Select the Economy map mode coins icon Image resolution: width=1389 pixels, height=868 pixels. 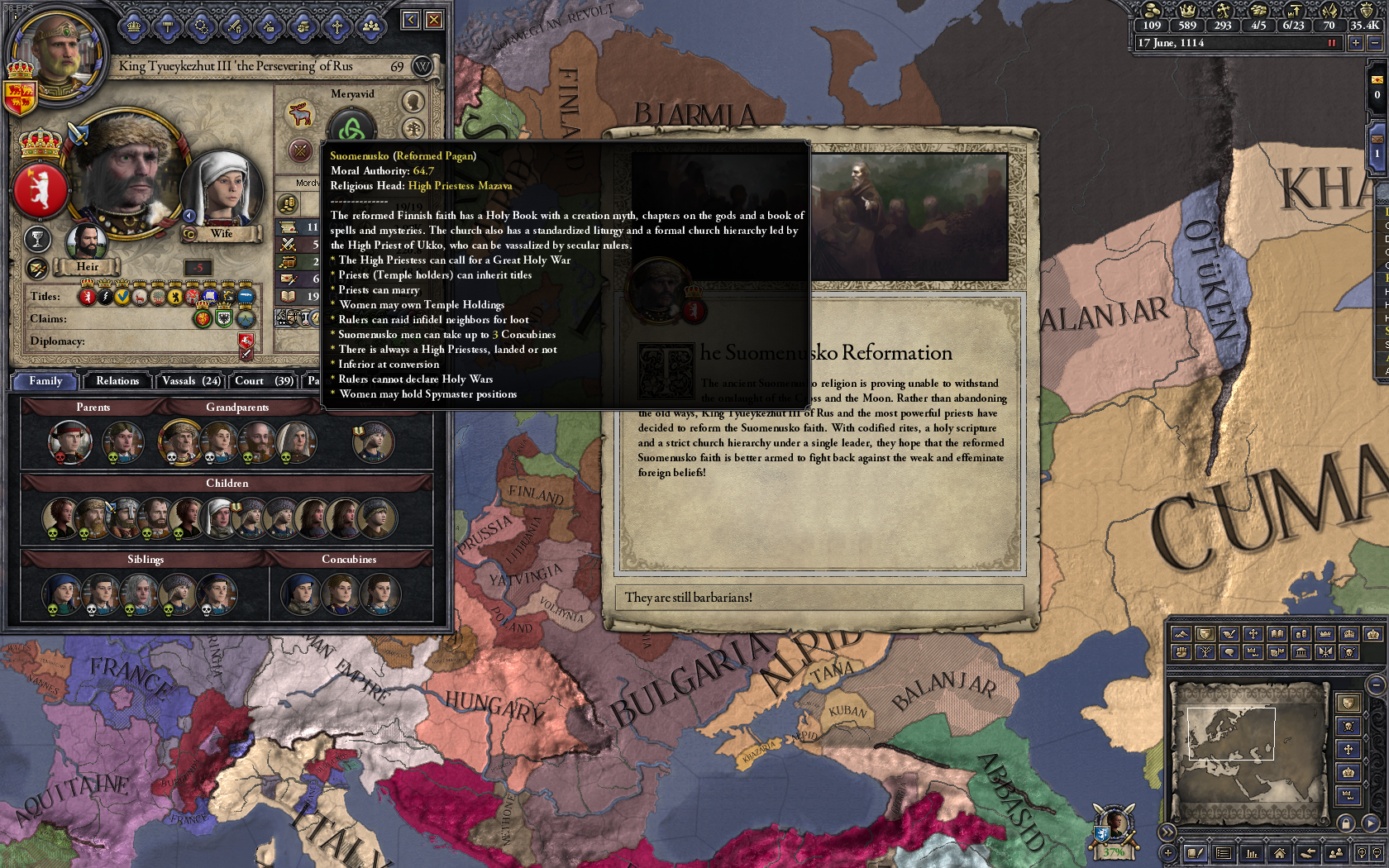pos(1300,635)
